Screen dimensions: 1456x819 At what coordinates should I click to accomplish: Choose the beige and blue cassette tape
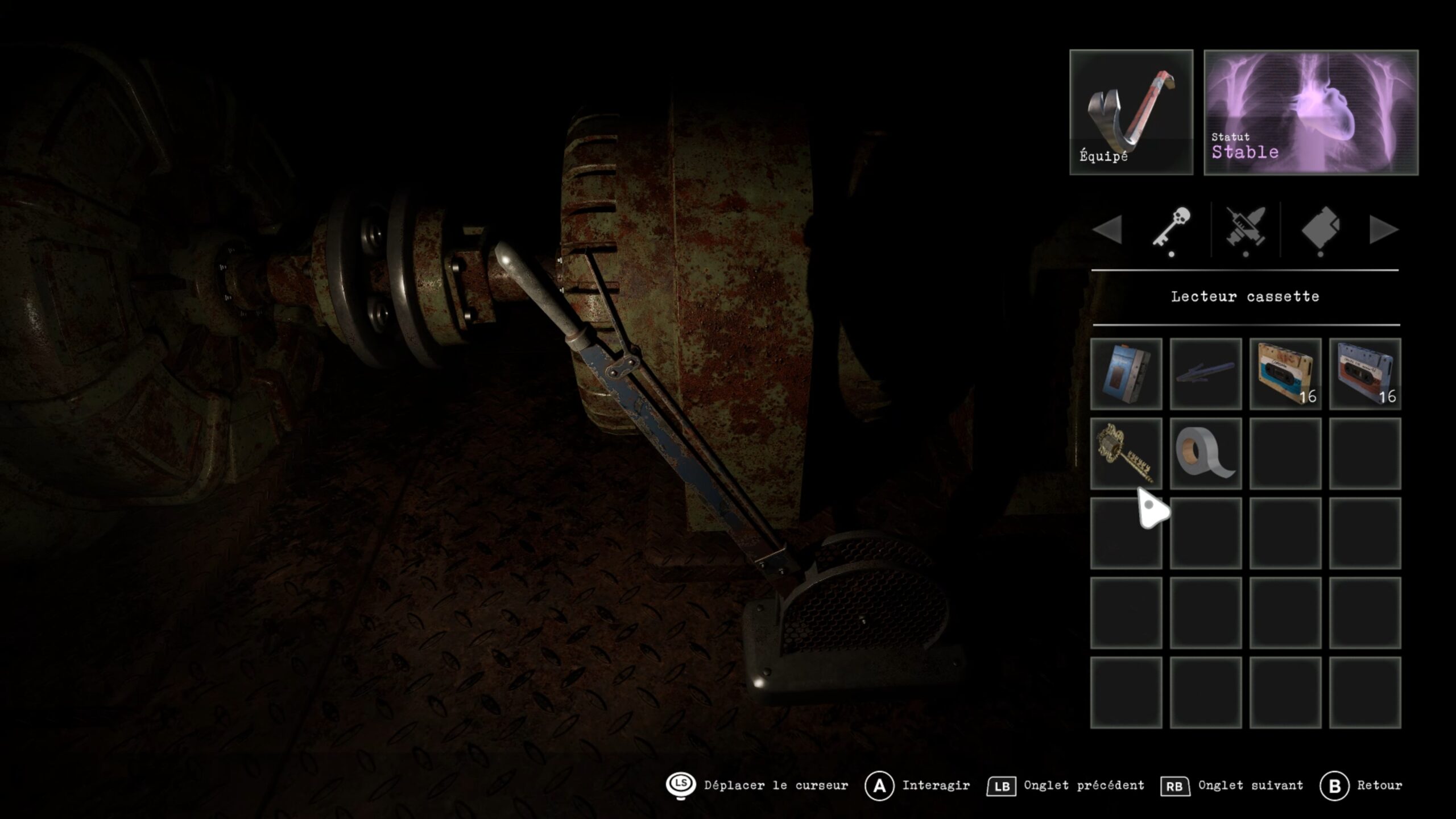point(1285,374)
